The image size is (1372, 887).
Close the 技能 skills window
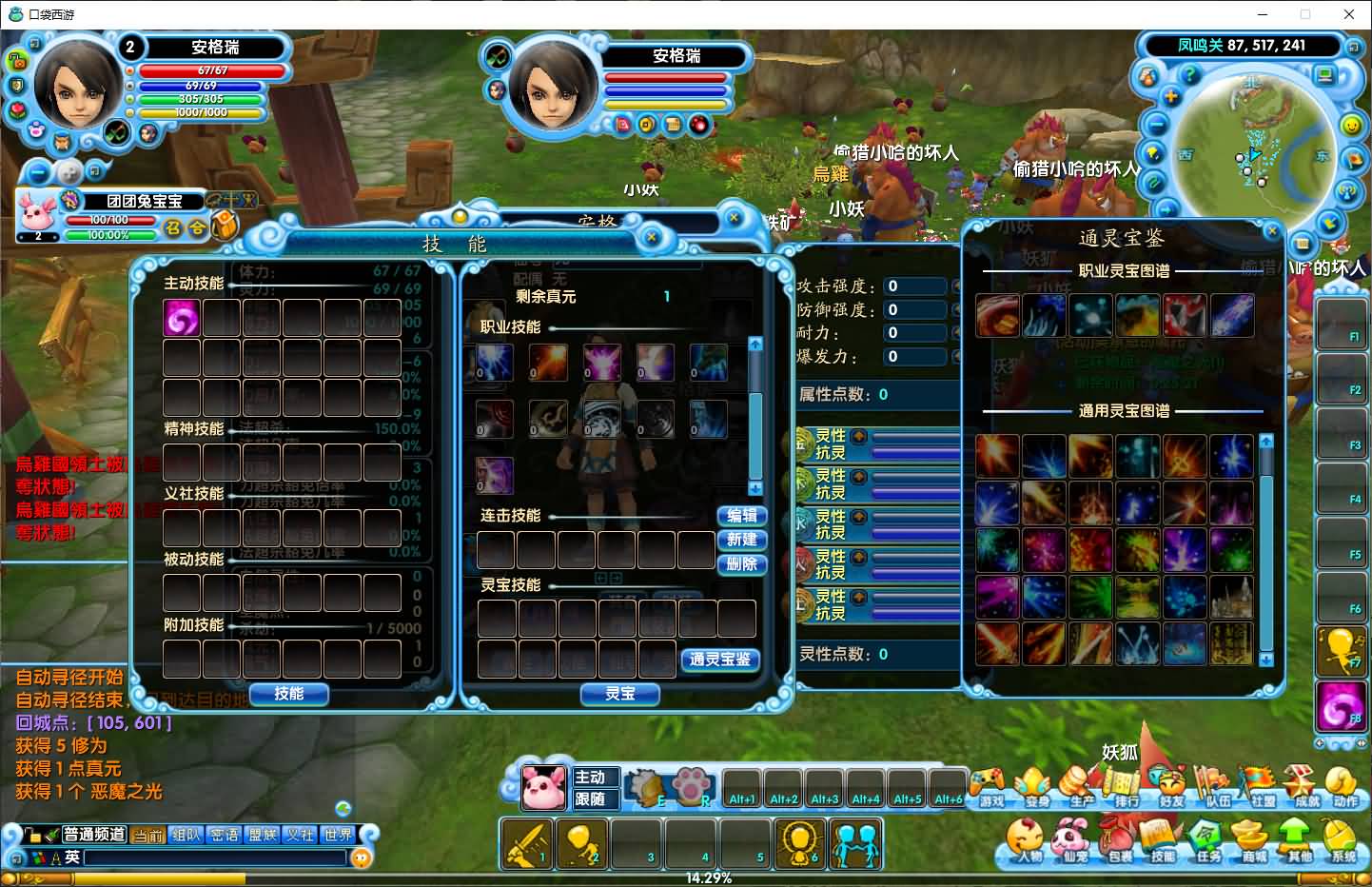(652, 237)
